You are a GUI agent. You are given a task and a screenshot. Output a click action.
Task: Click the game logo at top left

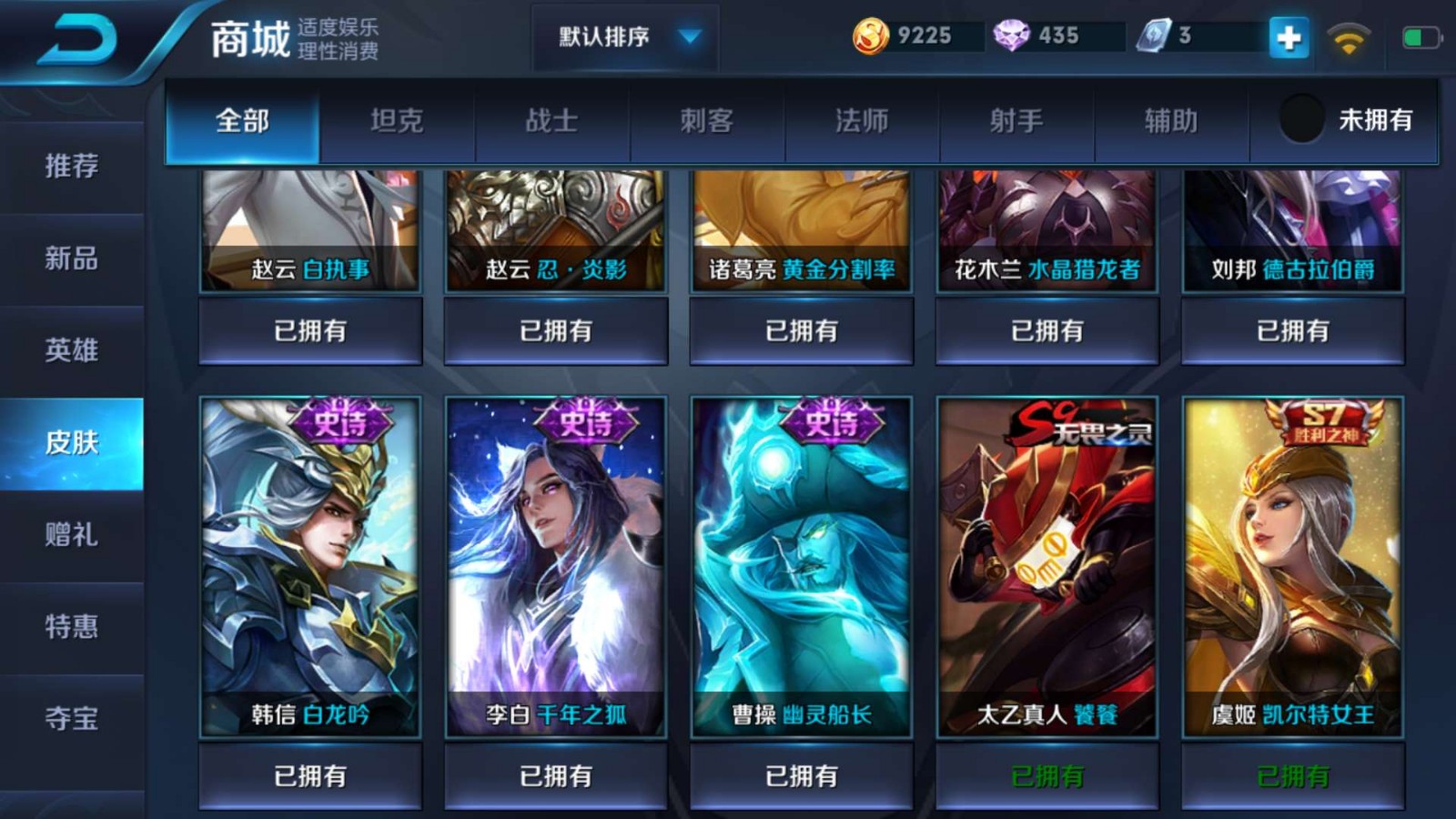[71, 39]
